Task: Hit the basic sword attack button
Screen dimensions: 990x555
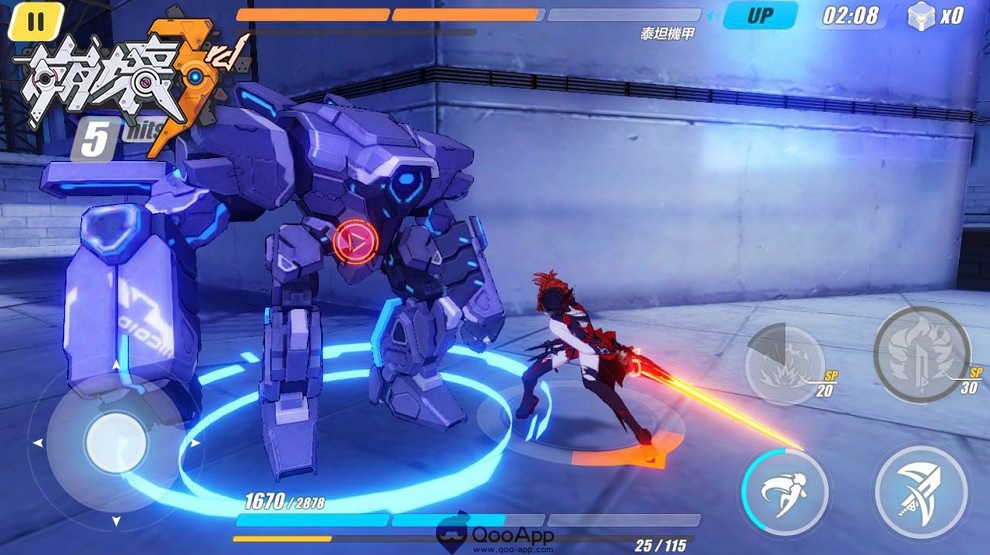Action: (x=920, y=490)
